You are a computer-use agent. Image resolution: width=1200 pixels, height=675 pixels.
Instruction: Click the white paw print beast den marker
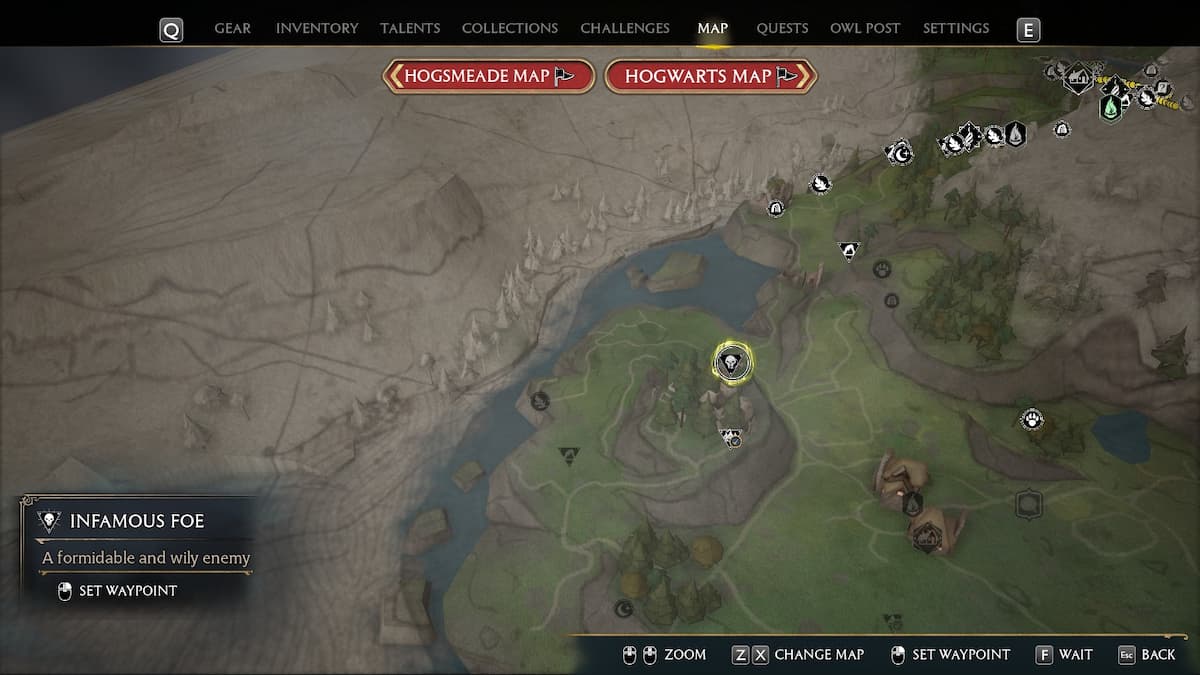(1032, 420)
